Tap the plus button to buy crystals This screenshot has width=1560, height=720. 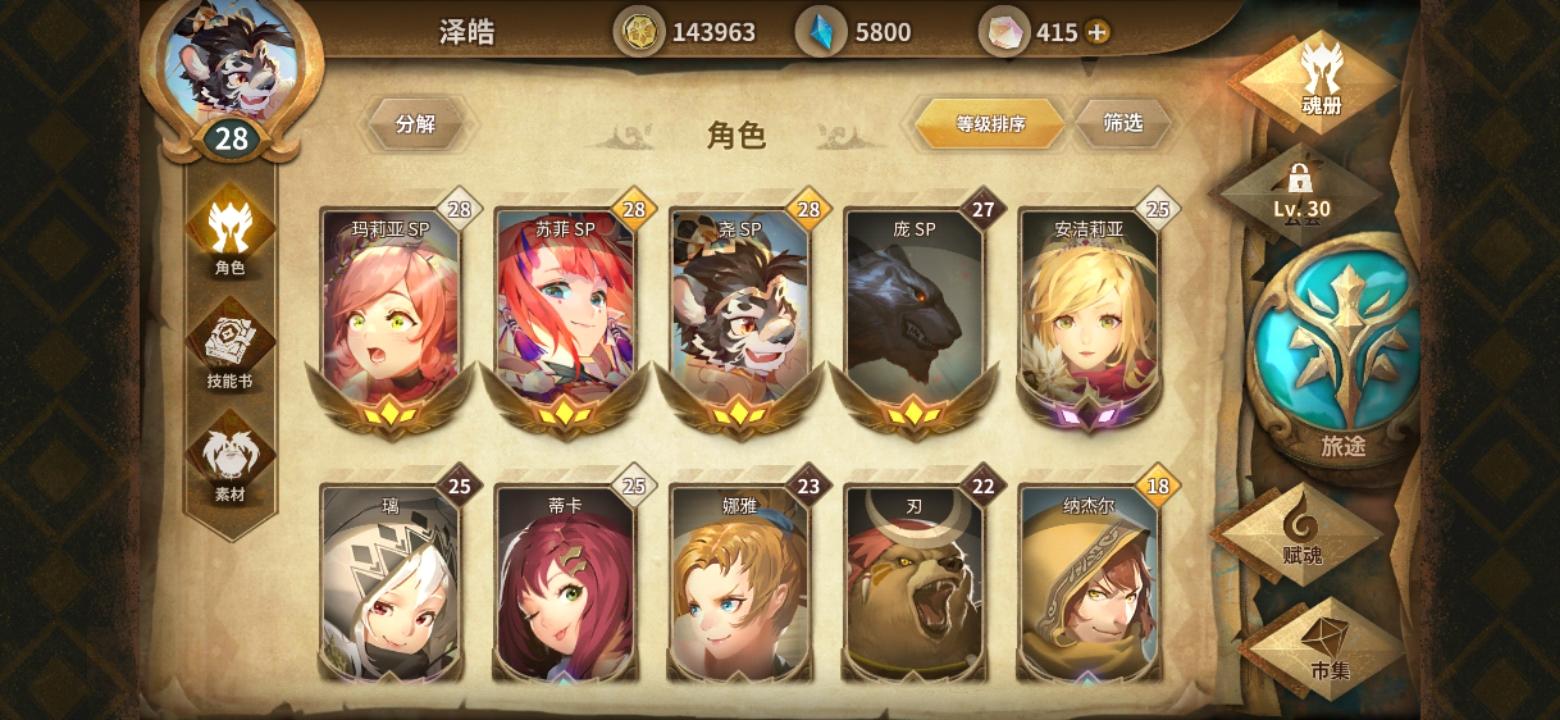pos(1095,31)
